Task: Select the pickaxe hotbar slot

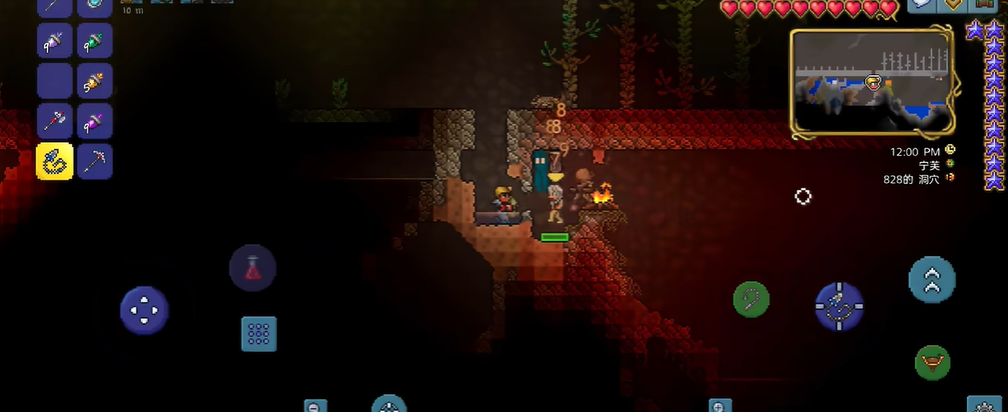Action: pos(95,161)
